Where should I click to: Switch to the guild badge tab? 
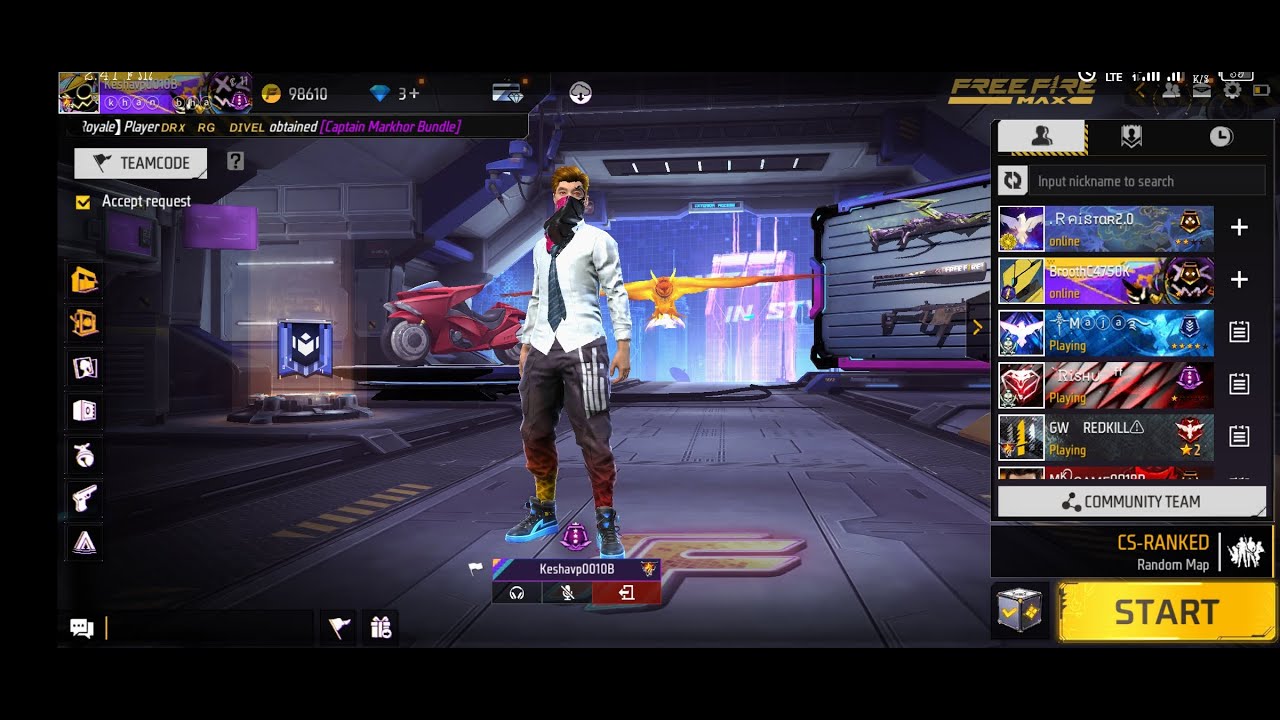tap(1131, 137)
